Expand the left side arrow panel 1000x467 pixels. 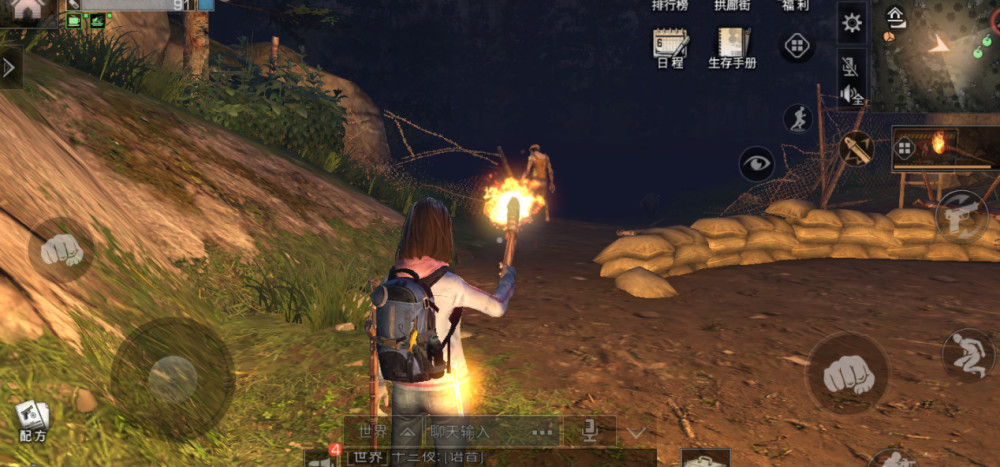(x=10, y=68)
